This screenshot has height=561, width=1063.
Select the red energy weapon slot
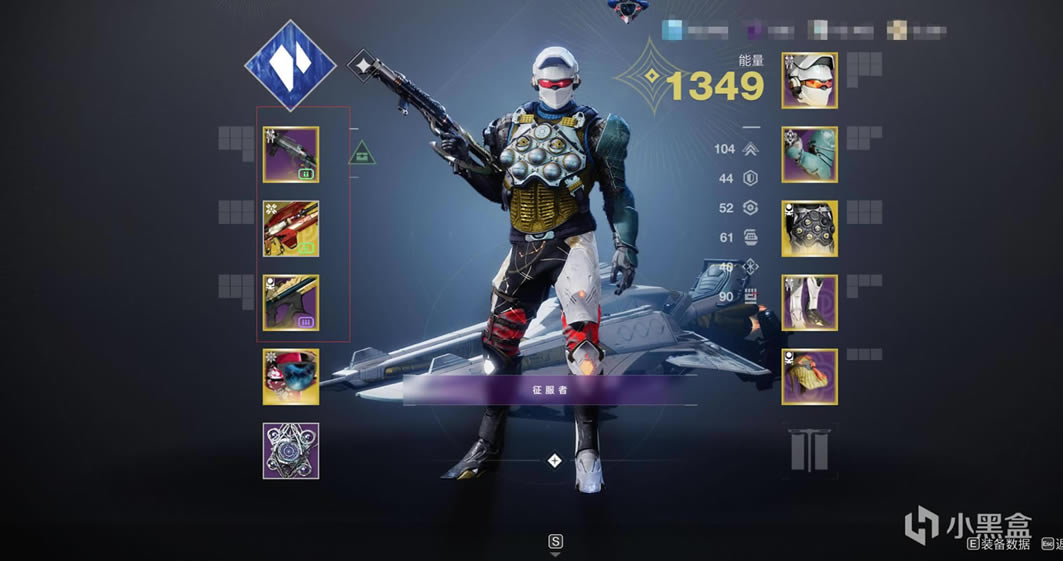291,229
